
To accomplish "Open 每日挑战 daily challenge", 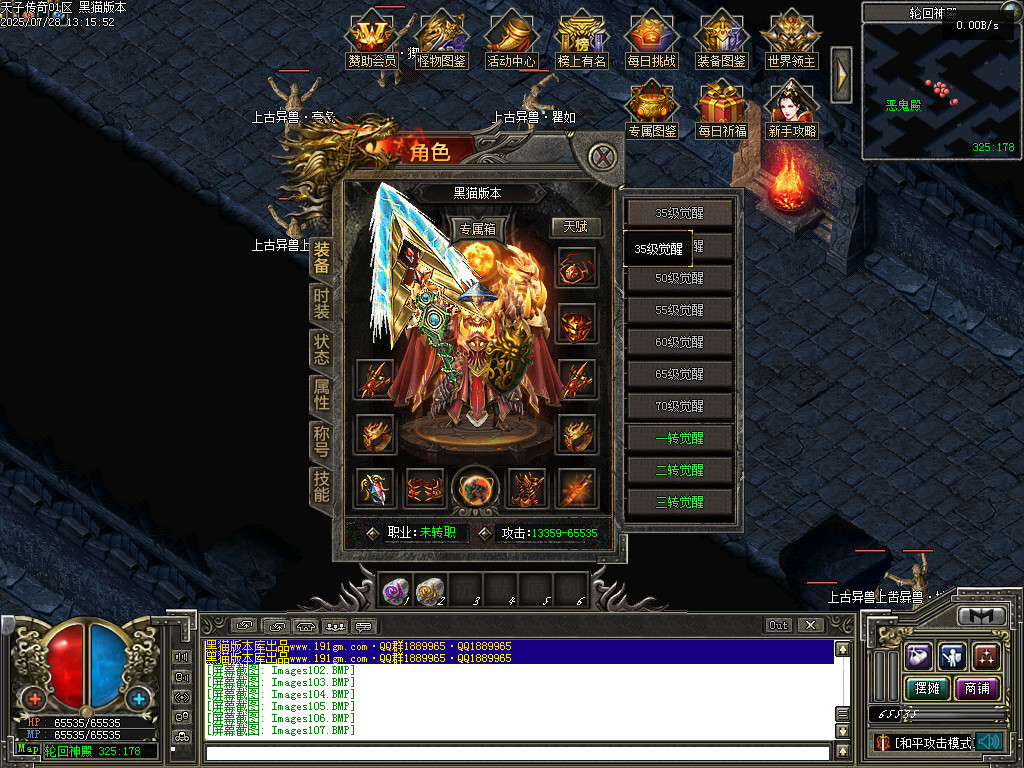I will [652, 42].
